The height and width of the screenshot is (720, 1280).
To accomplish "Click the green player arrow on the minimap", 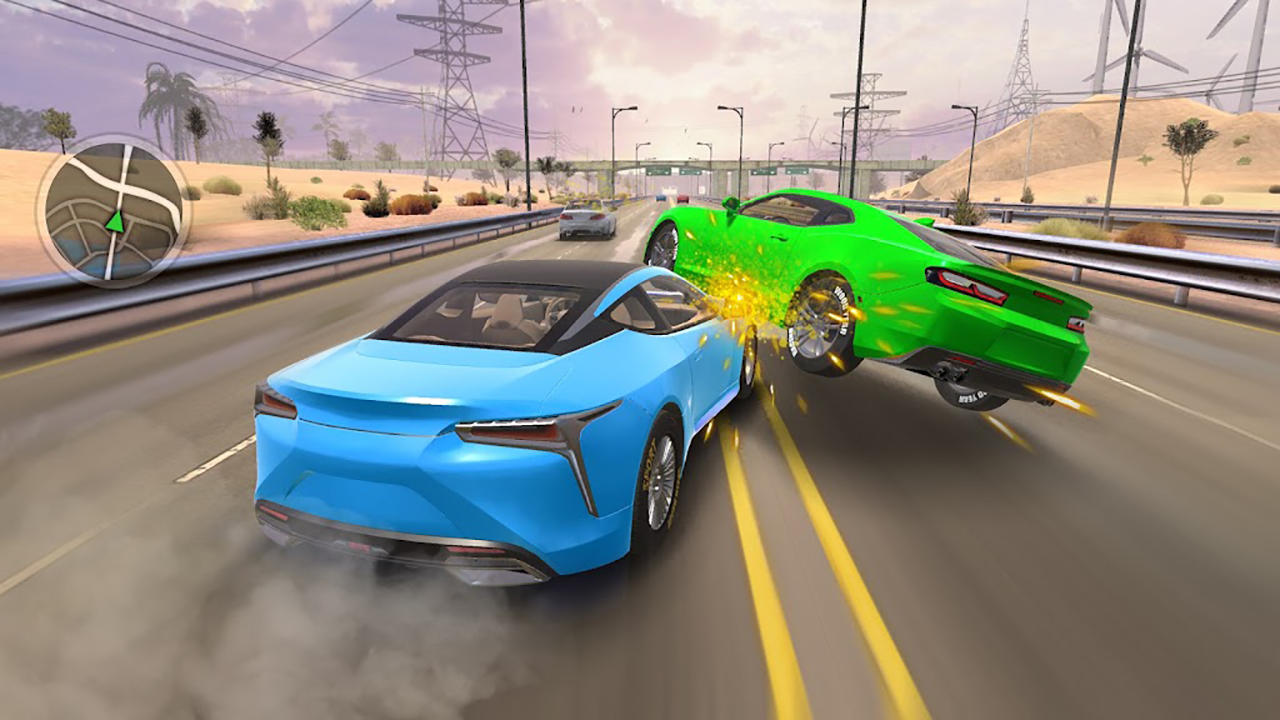I will click(x=117, y=222).
